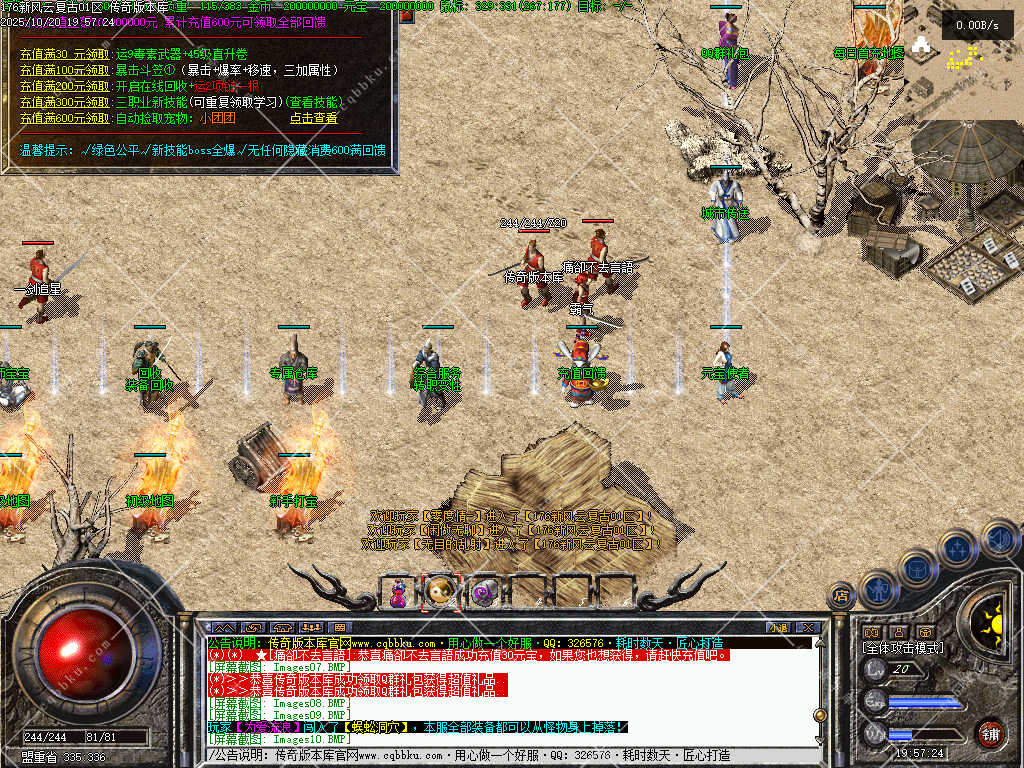Open the 点击查看 pet details link

(x=314, y=118)
